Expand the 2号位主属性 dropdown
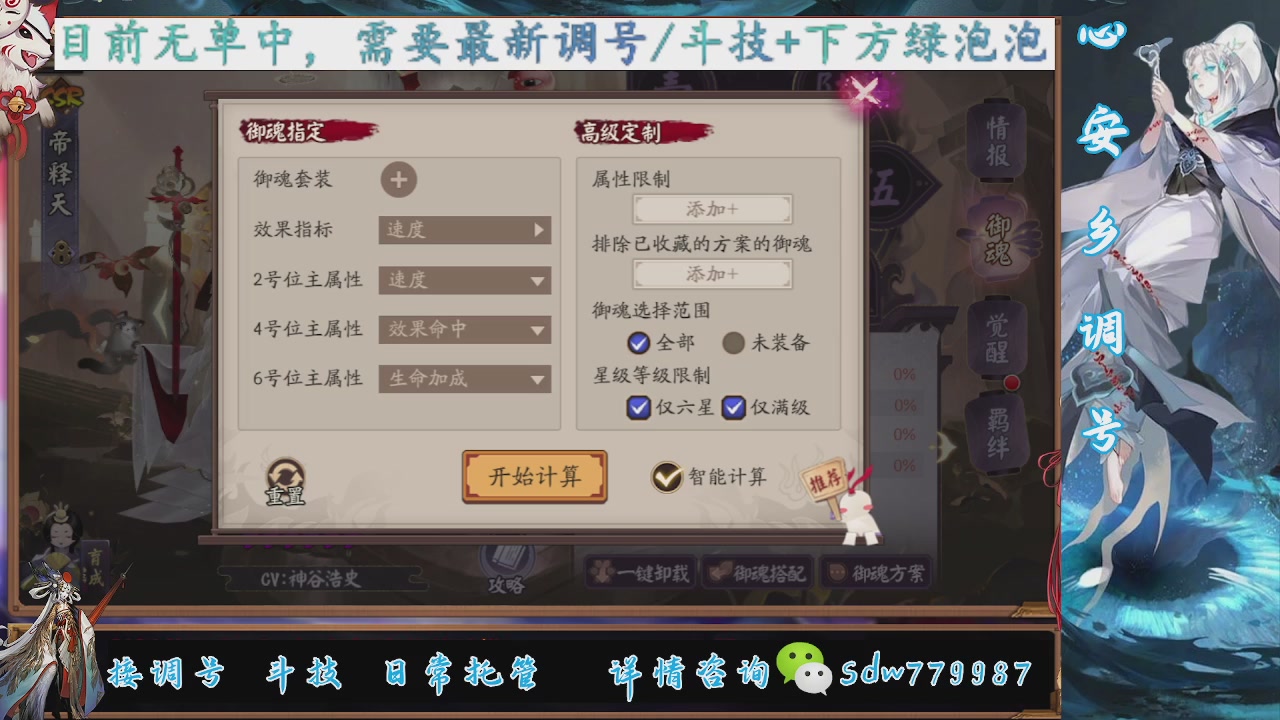Image resolution: width=1280 pixels, height=720 pixels. [x=463, y=281]
